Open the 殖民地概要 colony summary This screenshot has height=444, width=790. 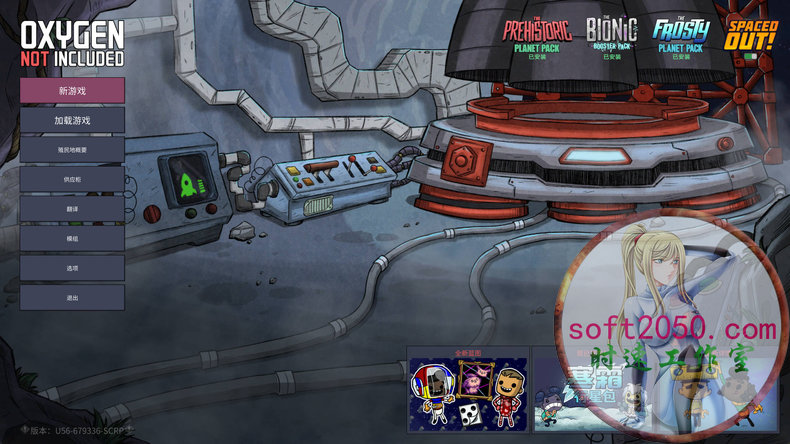point(72,150)
